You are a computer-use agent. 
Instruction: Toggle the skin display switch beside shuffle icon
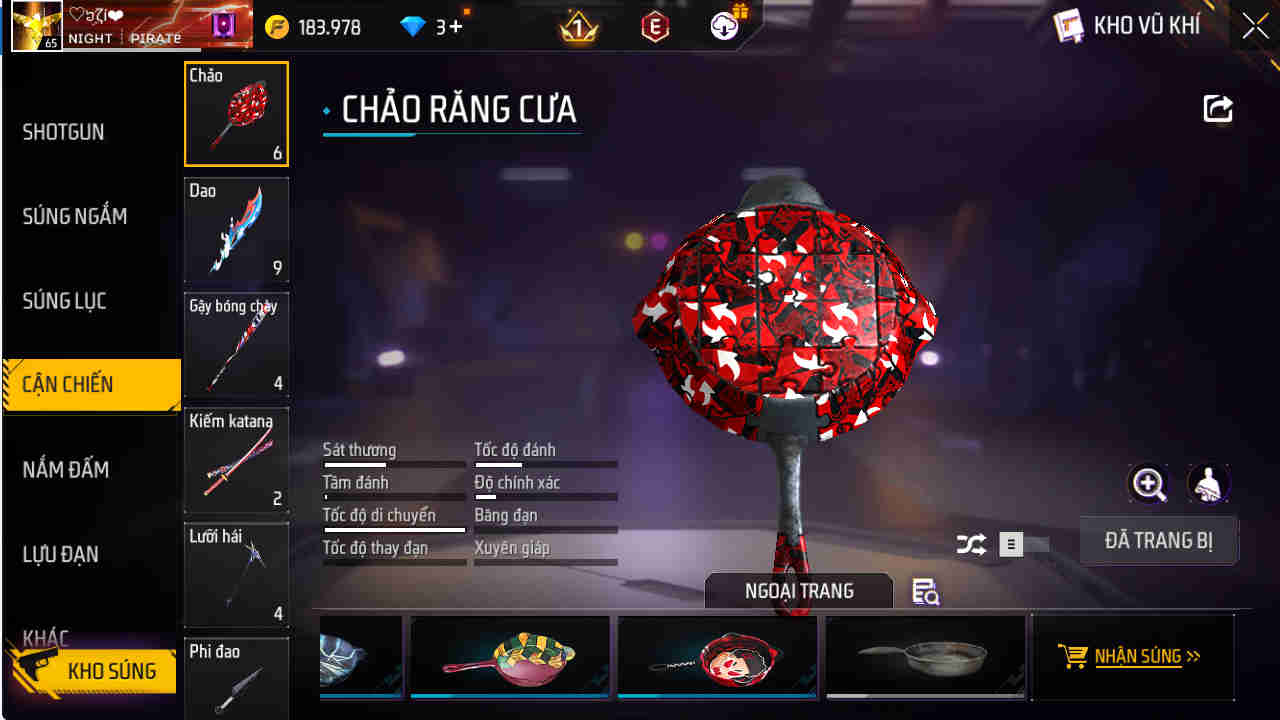point(1010,543)
